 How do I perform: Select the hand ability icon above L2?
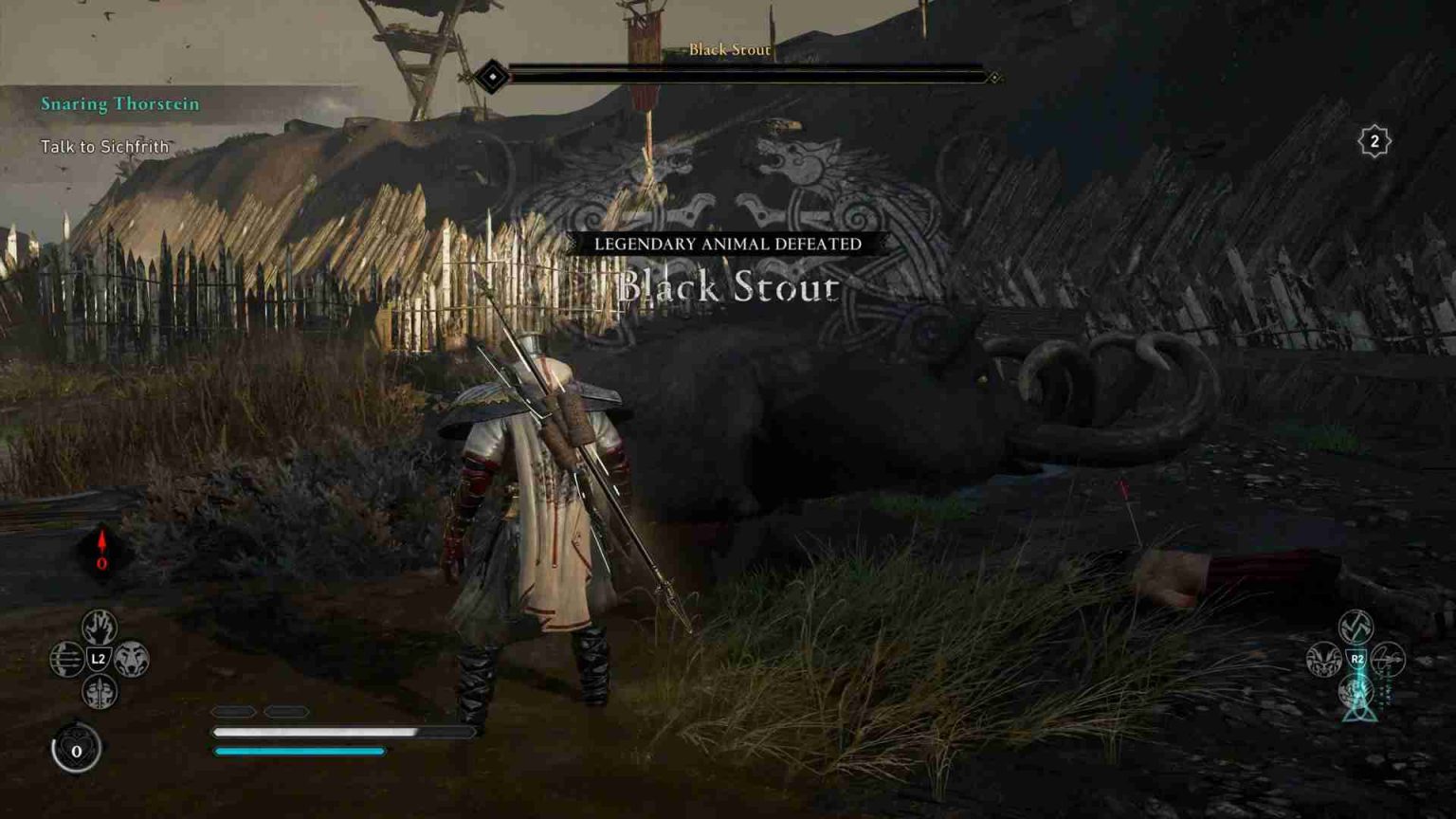tap(99, 627)
